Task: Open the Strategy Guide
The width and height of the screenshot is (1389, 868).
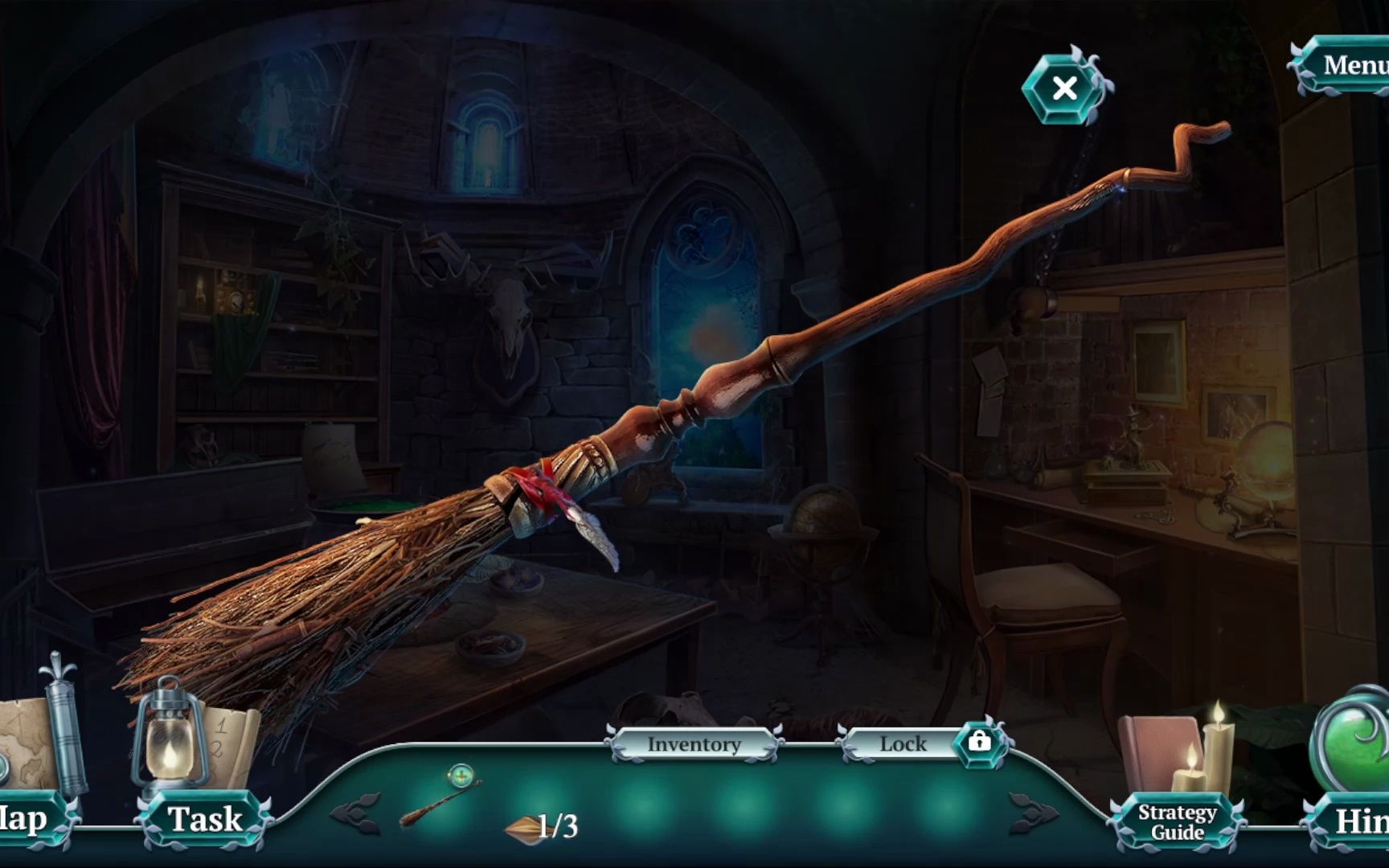Action: tap(1176, 821)
